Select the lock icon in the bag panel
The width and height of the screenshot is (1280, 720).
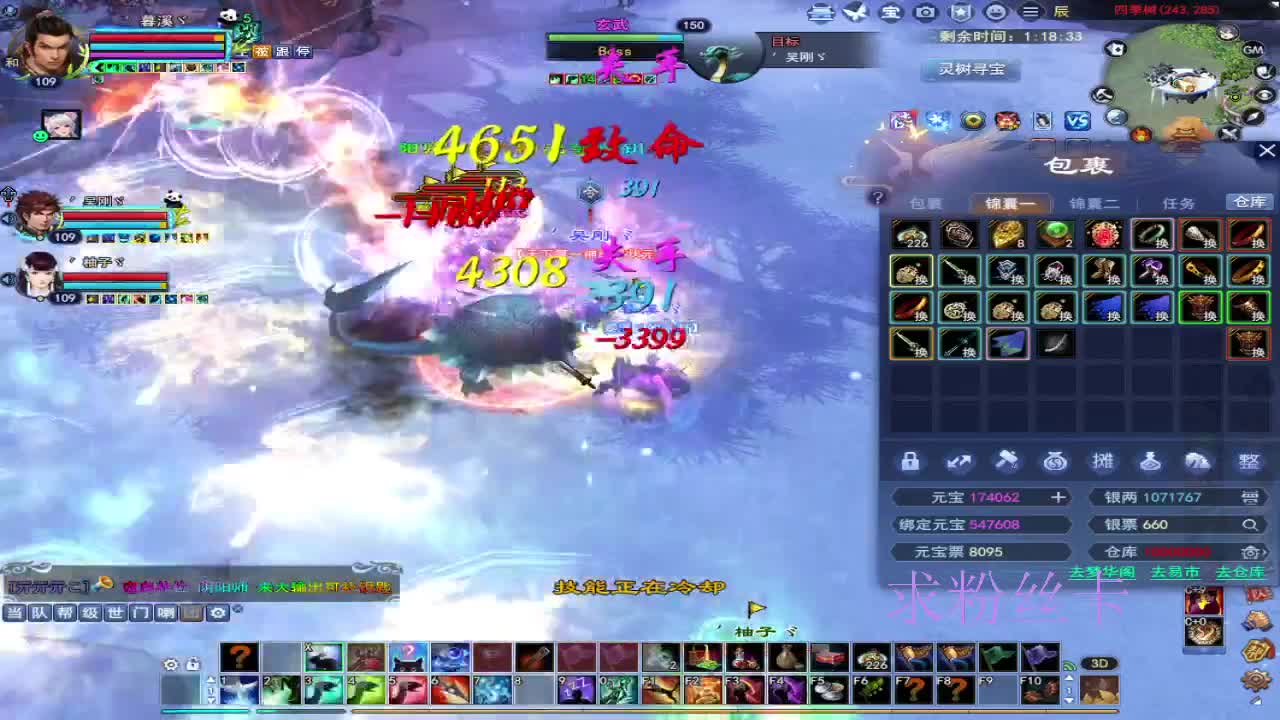pos(910,461)
